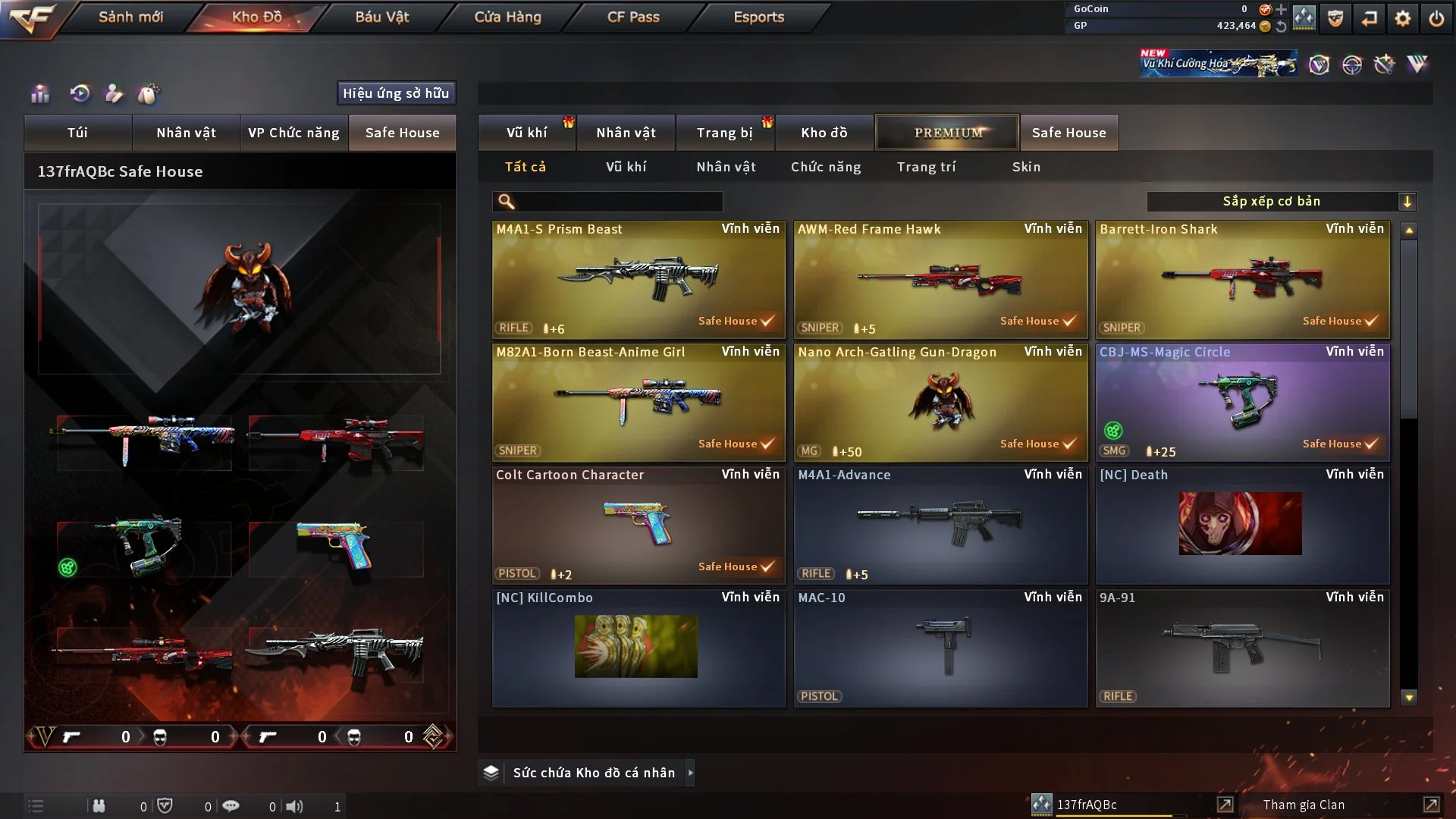Open the Sảnh mới lobby menu

[130, 17]
